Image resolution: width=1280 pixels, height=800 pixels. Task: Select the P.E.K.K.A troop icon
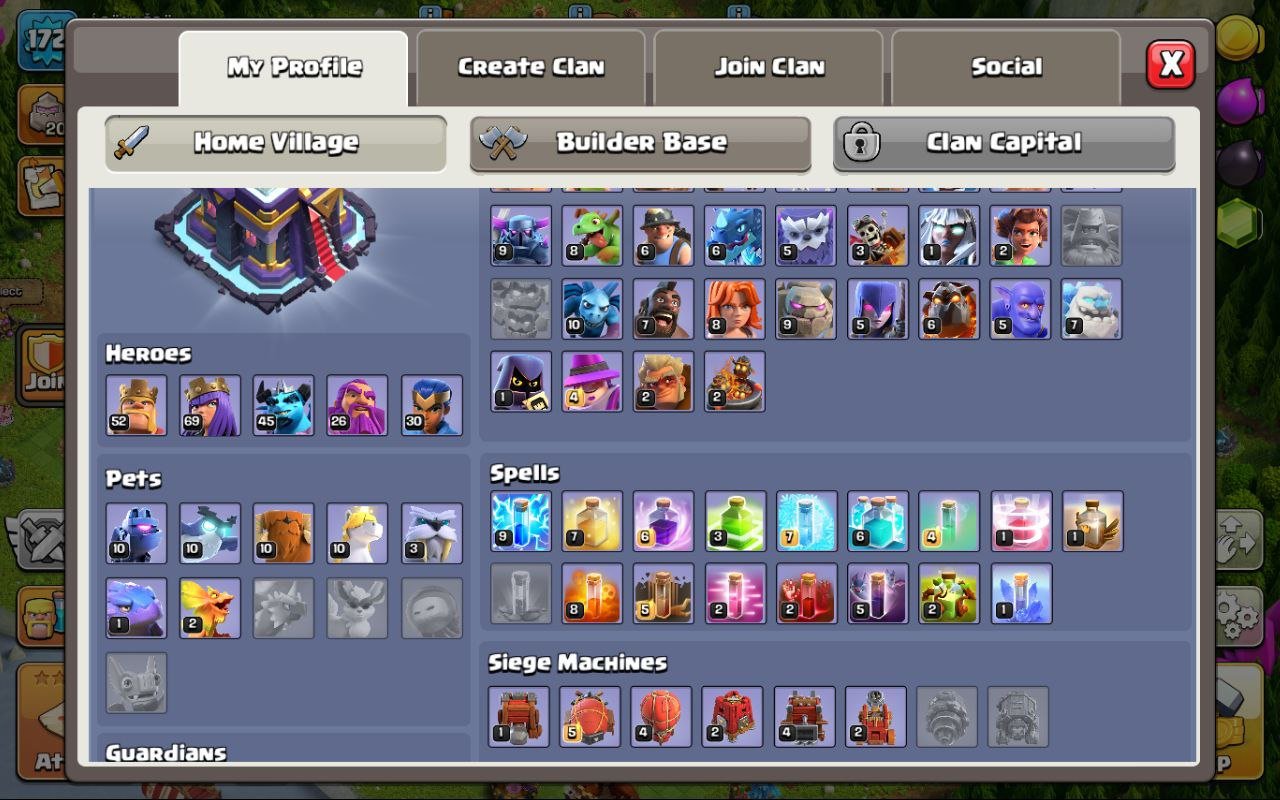coord(519,236)
